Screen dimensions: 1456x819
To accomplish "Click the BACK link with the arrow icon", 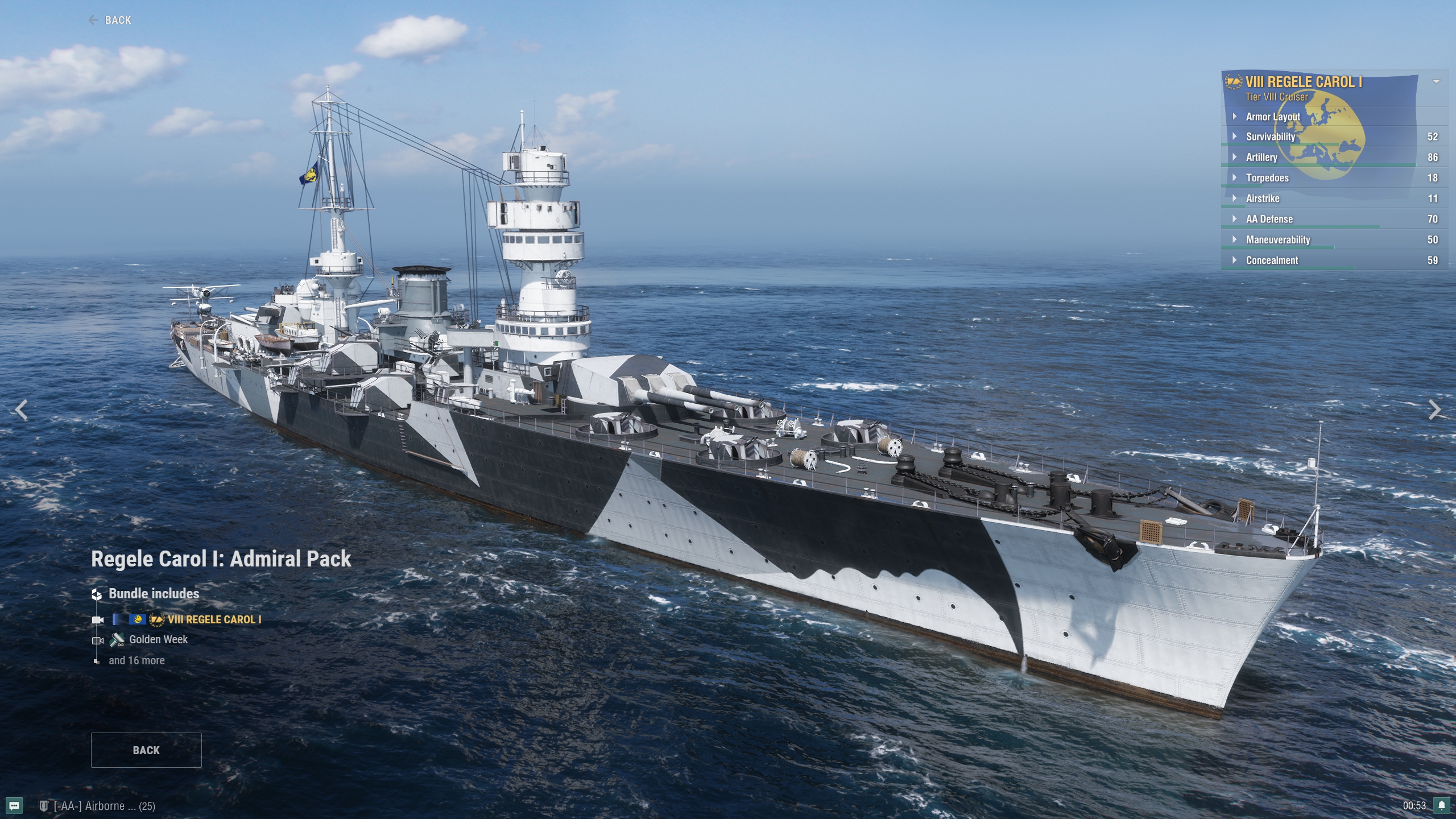I will [x=110, y=20].
